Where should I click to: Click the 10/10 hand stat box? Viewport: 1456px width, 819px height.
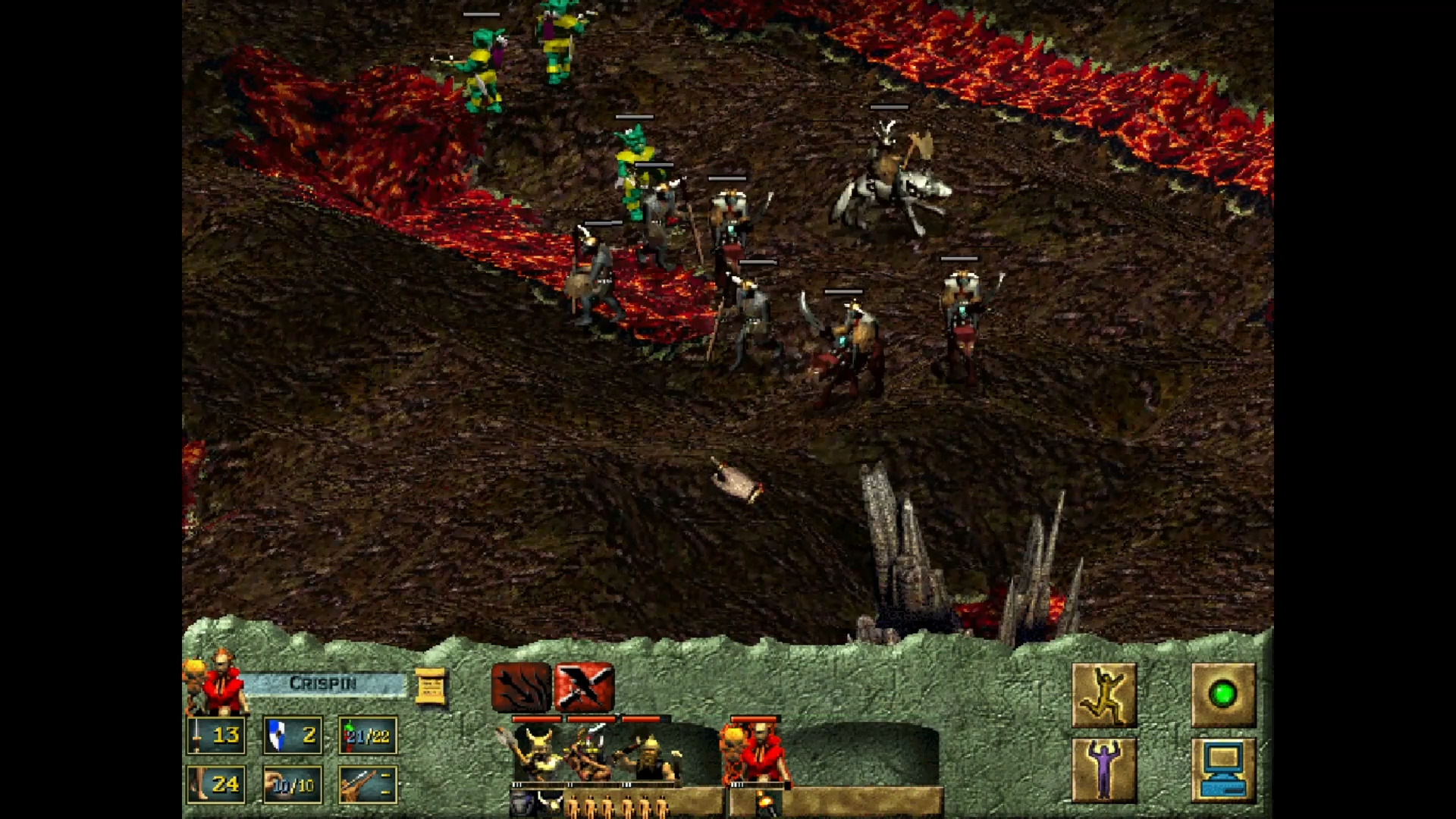pos(290,785)
